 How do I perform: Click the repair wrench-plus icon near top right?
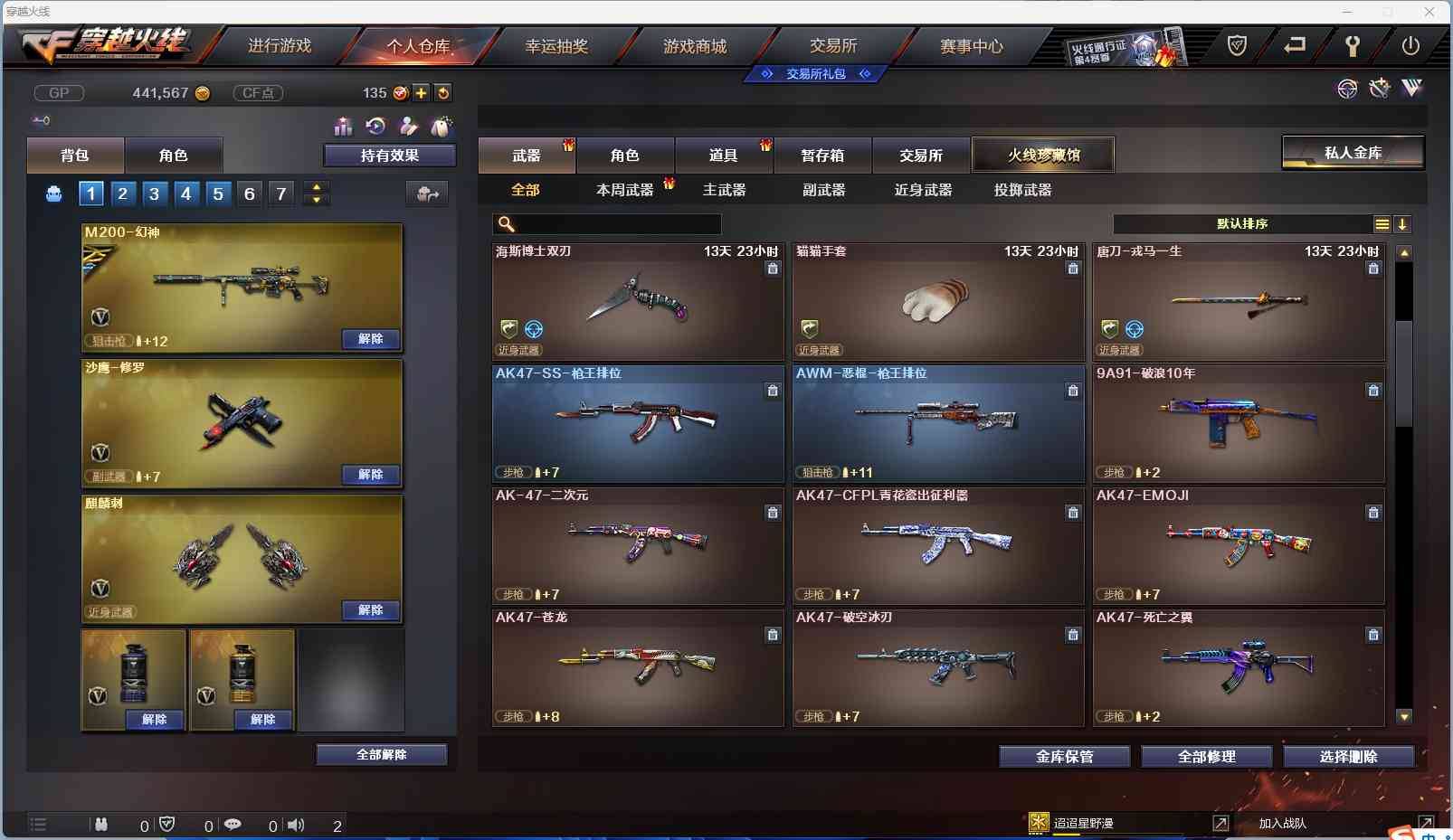point(1379,89)
